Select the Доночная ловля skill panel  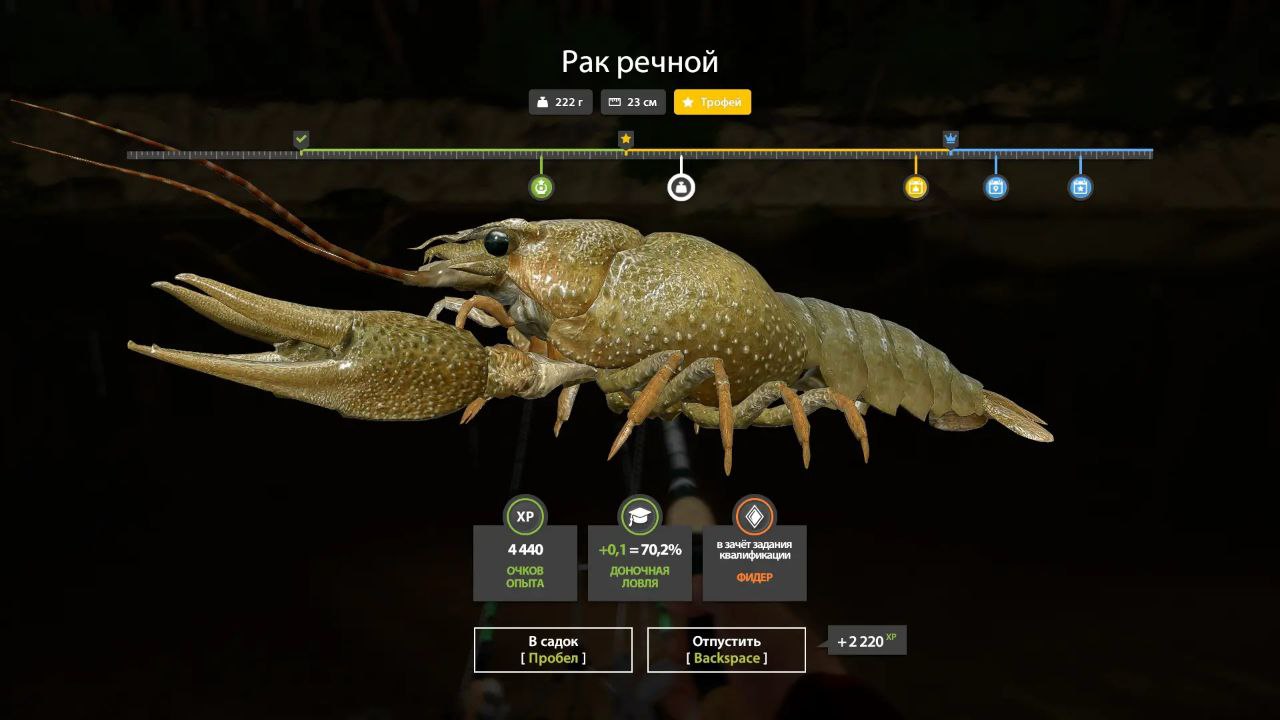click(640, 560)
